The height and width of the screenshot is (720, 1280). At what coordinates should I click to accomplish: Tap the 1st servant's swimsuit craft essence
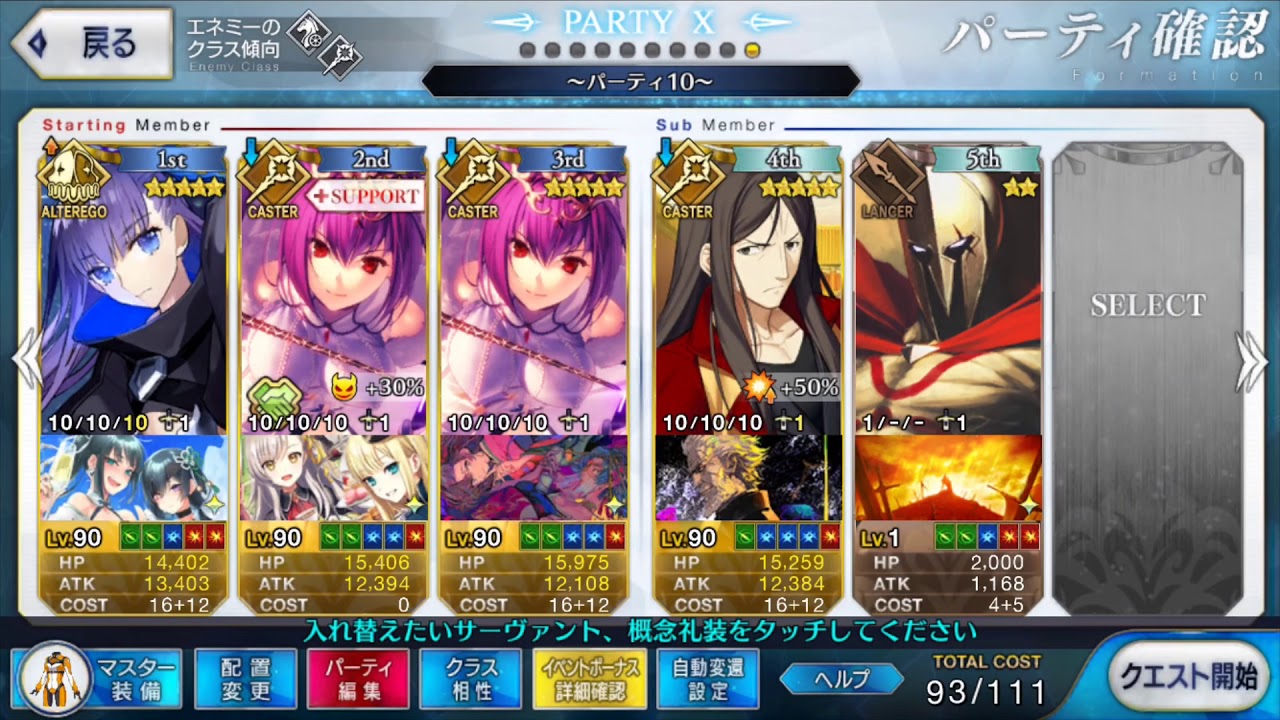coord(134,477)
